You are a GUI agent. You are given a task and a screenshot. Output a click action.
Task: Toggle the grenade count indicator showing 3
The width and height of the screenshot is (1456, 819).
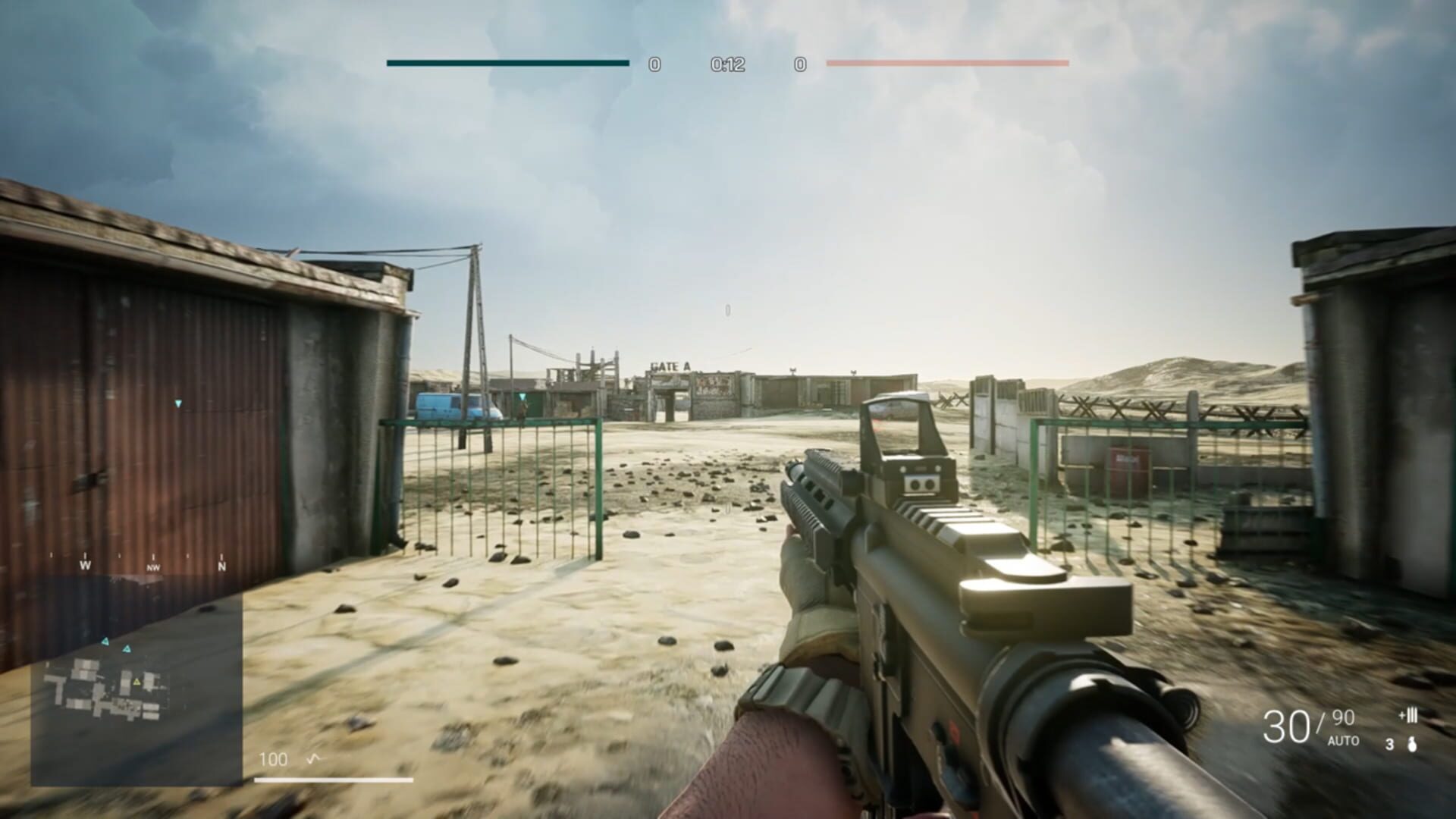pos(1389,745)
